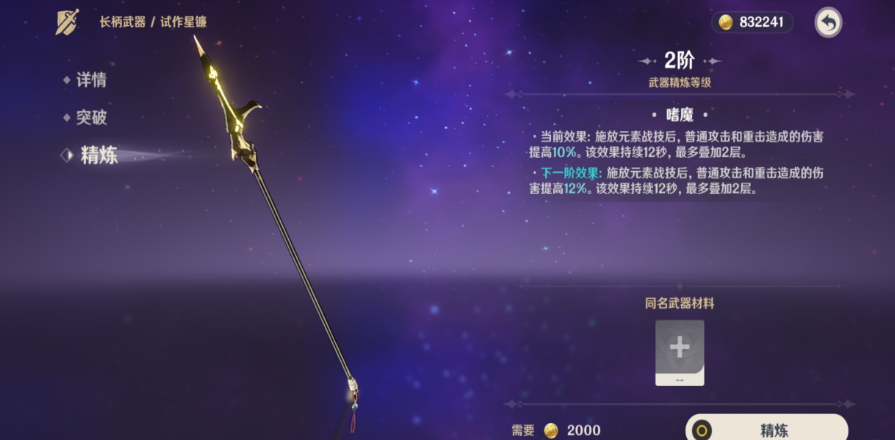Image resolution: width=895 pixels, height=440 pixels.
Task: Click the polearm weapon icon in the header
Action: [68, 22]
